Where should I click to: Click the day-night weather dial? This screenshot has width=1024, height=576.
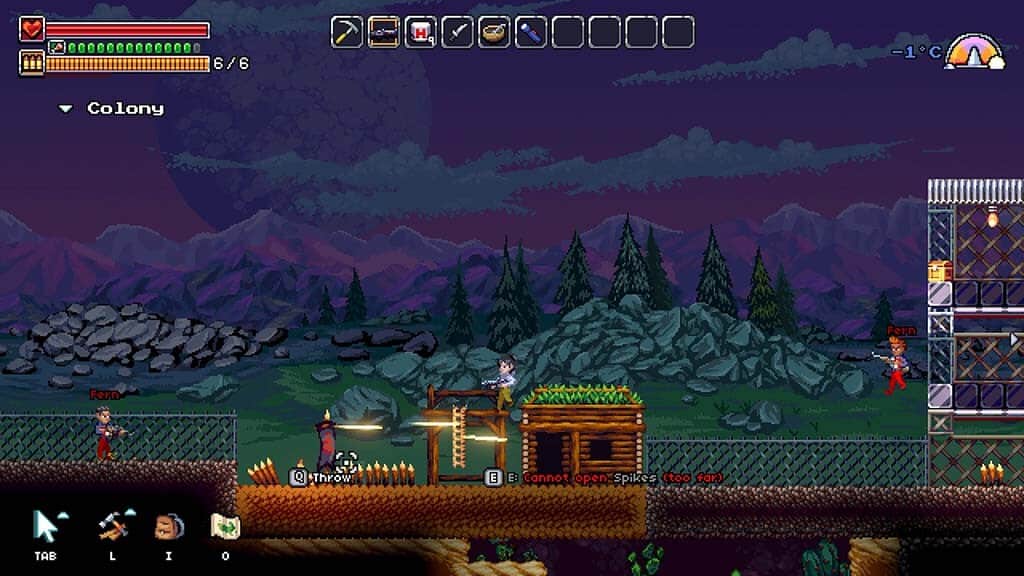tap(975, 52)
